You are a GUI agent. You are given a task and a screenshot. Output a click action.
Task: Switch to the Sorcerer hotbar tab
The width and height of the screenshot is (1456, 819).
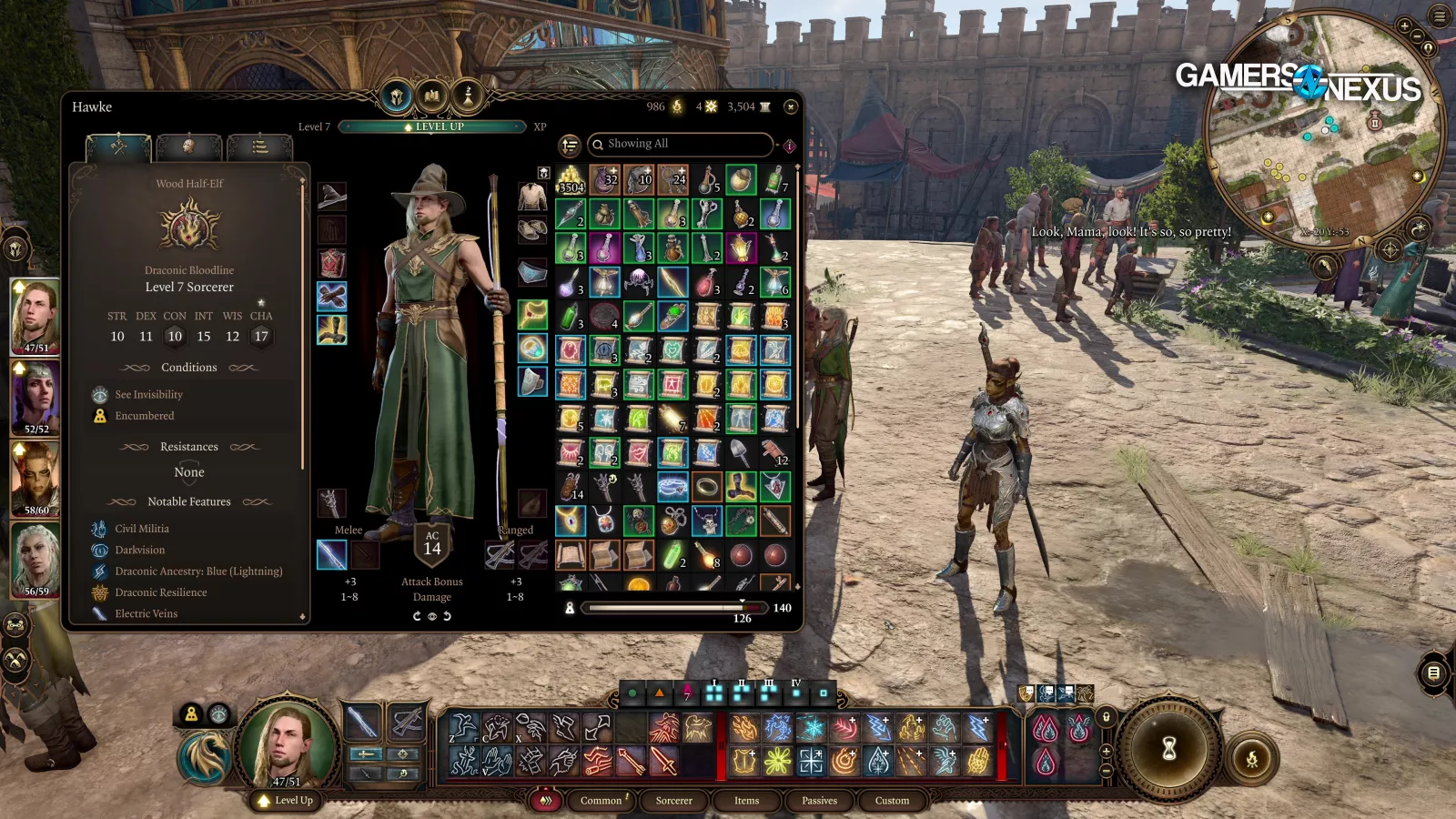click(673, 801)
